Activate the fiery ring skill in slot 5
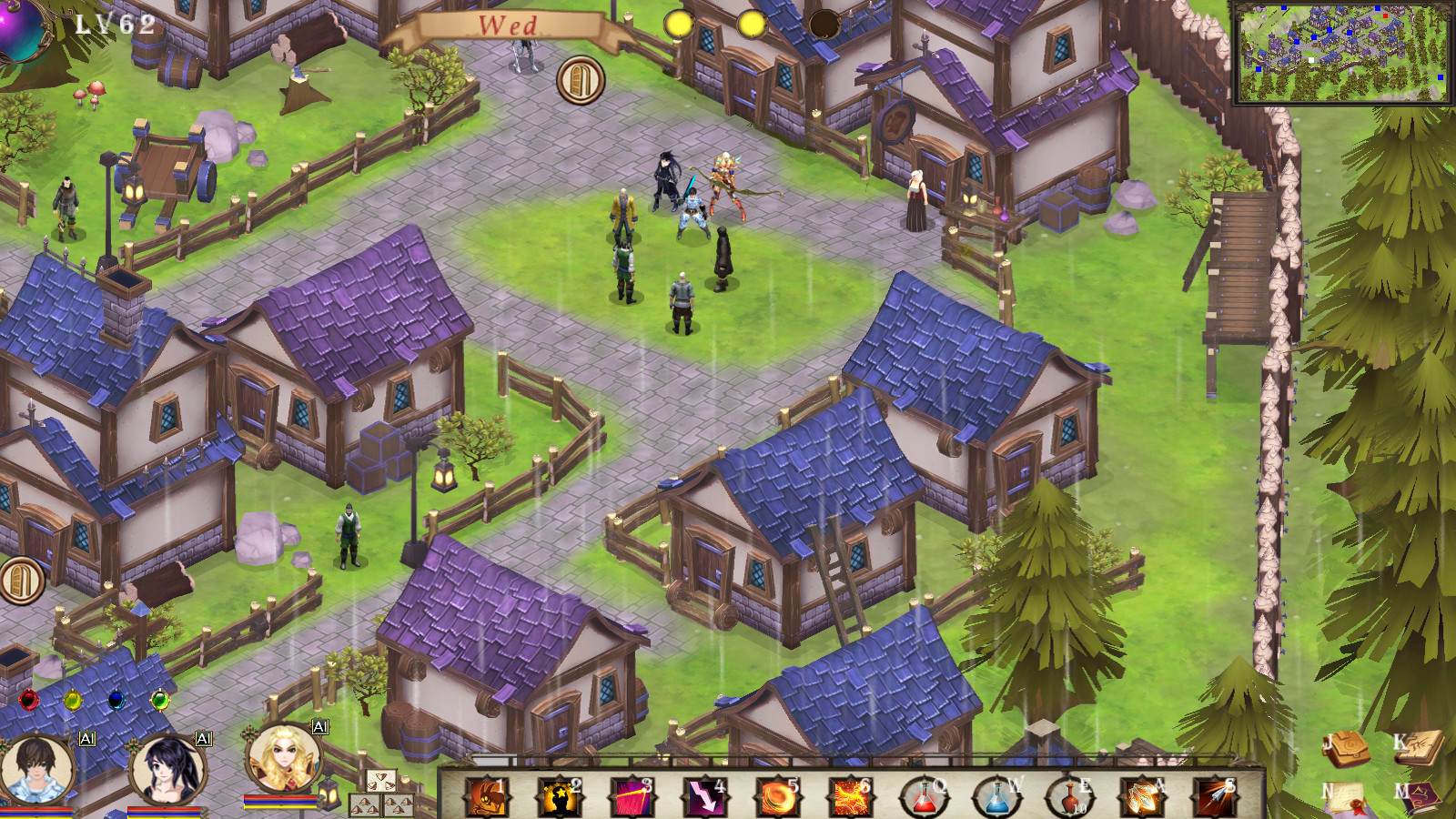Screen dimensions: 1456x819 coord(777,796)
